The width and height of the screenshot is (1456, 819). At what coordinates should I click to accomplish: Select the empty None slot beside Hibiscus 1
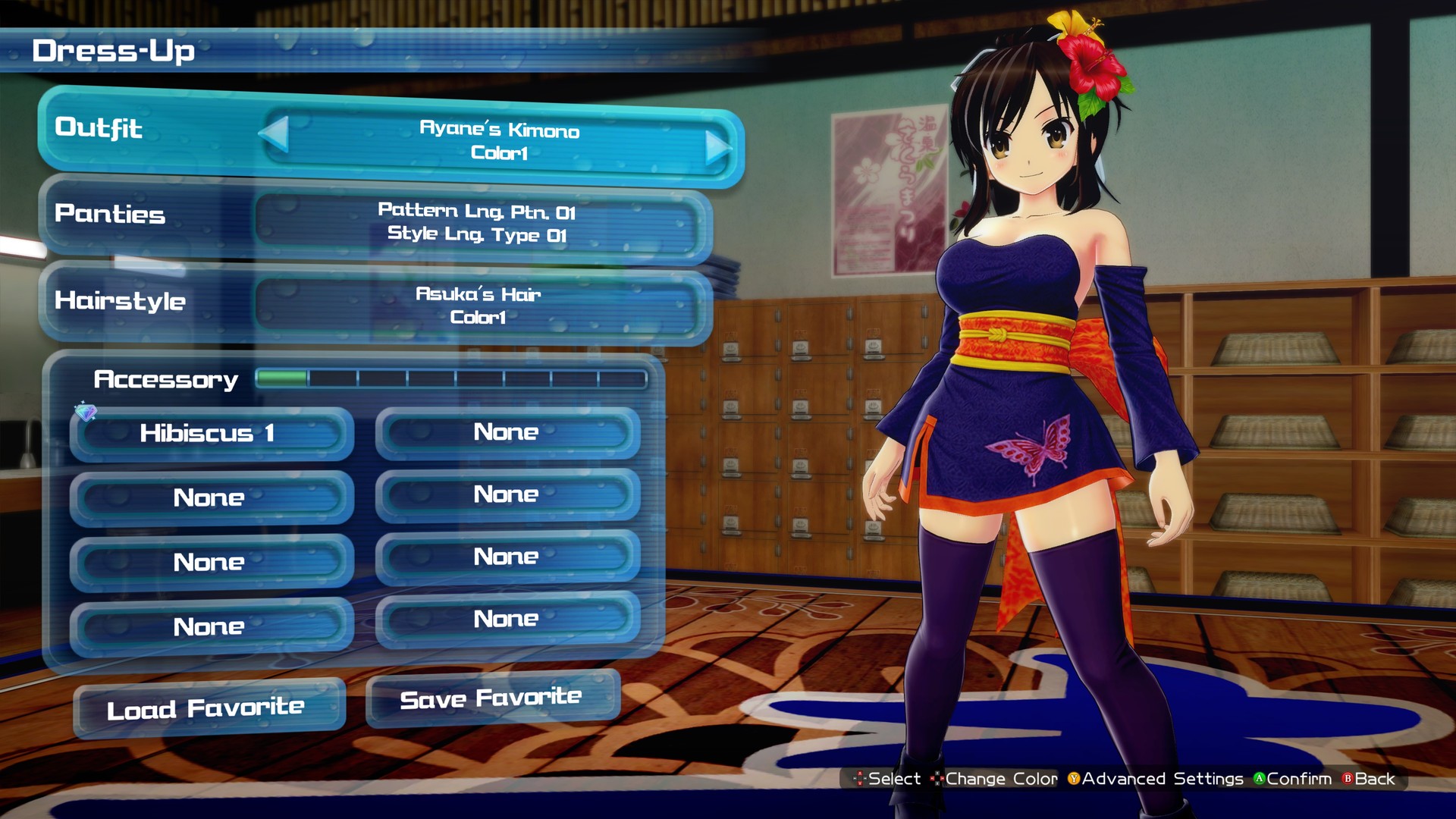pyautogui.click(x=507, y=432)
